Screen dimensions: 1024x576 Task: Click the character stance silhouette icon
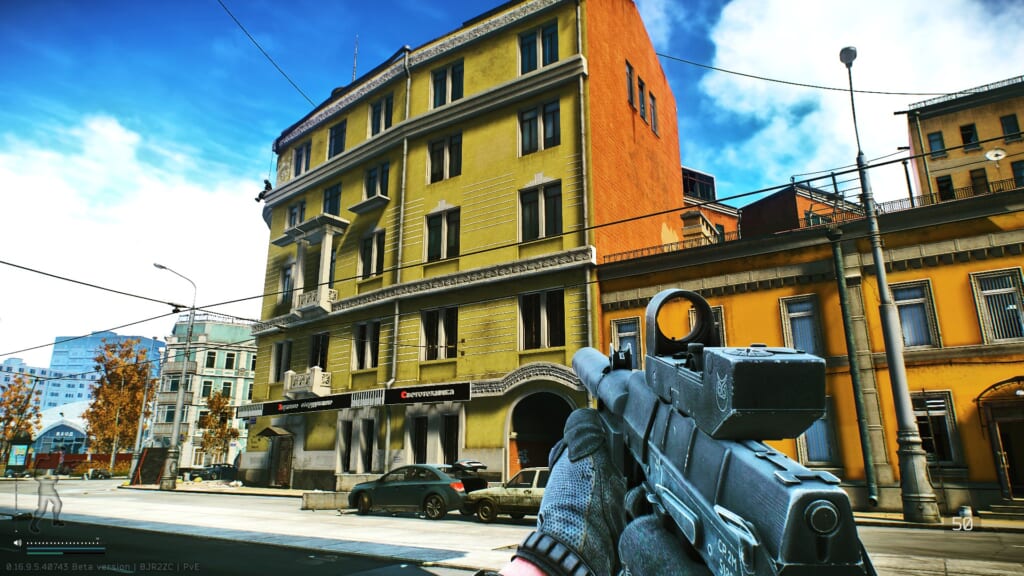click(x=46, y=499)
